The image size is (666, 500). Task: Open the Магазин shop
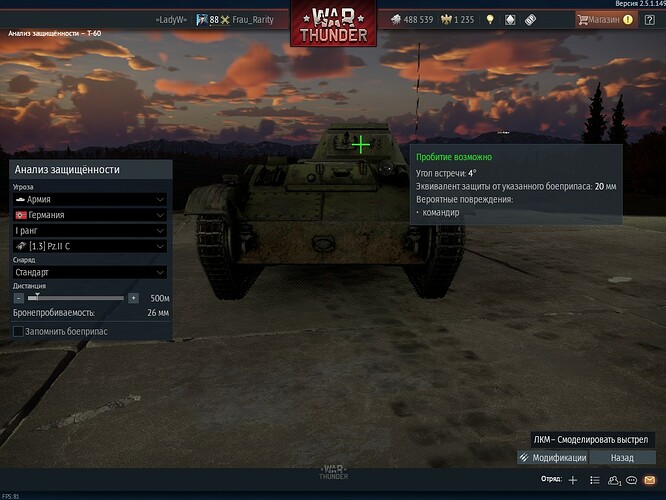click(606, 19)
